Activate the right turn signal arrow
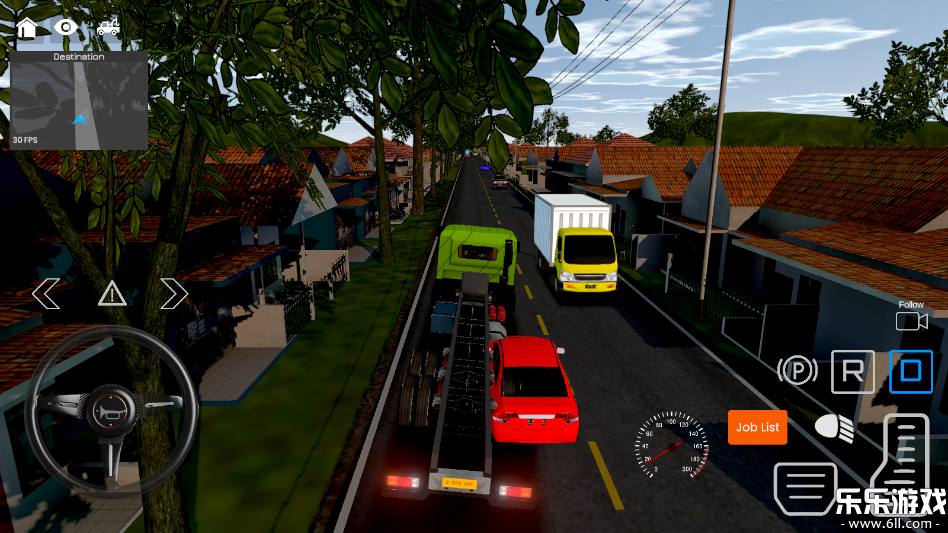The width and height of the screenshot is (948, 533). click(174, 294)
